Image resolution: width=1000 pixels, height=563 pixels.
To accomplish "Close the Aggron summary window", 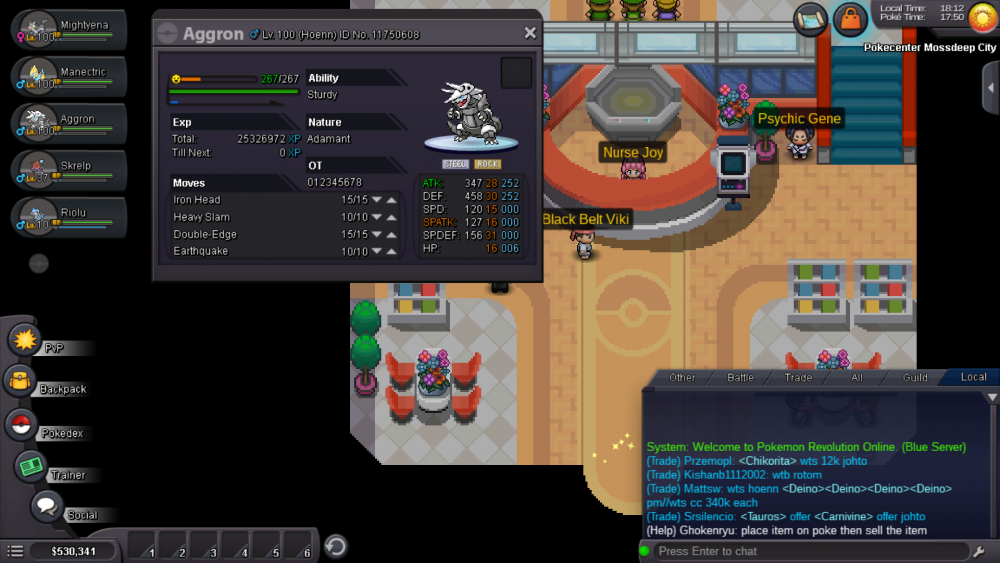I will pyautogui.click(x=530, y=33).
